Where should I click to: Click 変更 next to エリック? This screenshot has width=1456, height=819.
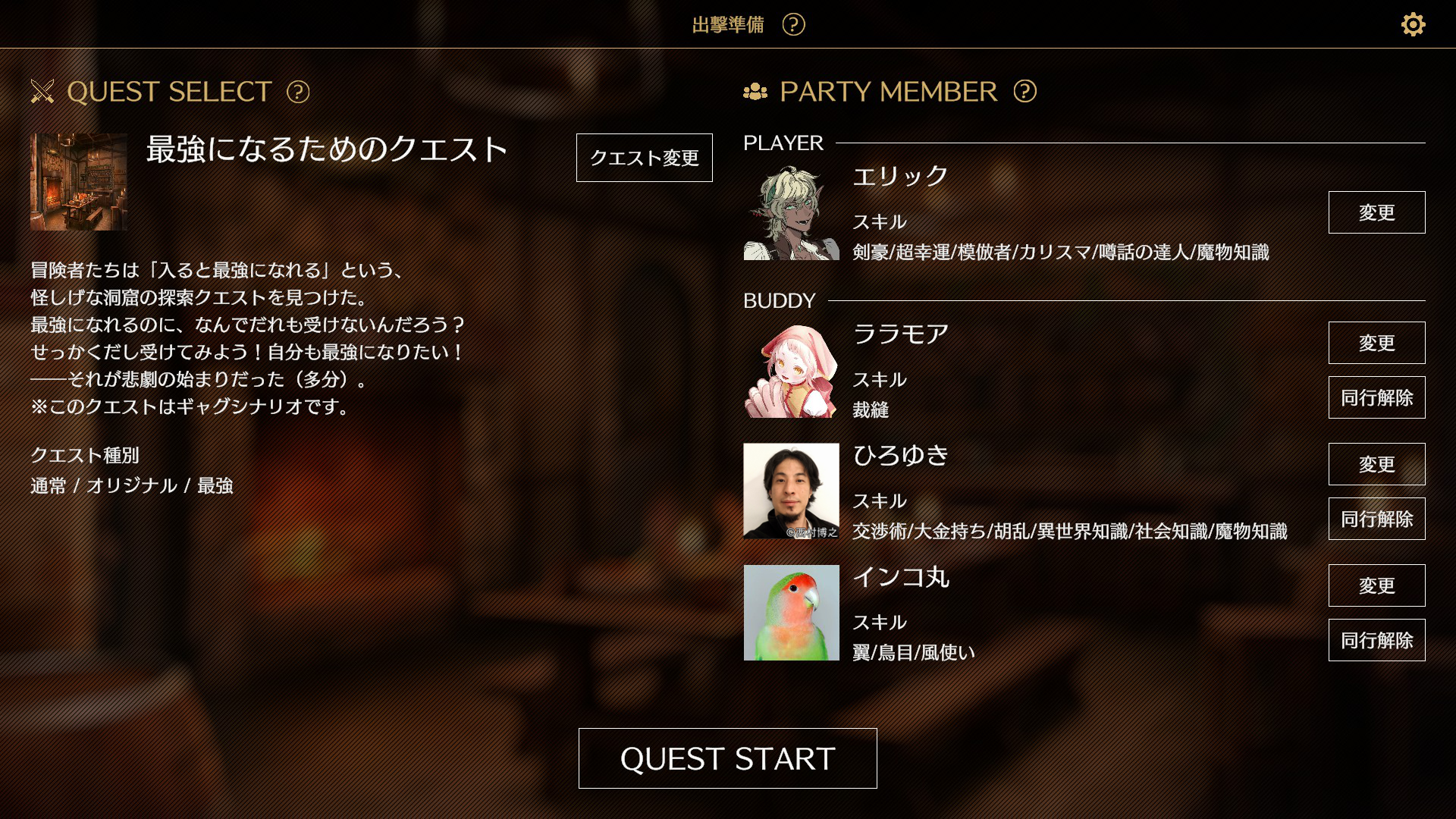1376,212
